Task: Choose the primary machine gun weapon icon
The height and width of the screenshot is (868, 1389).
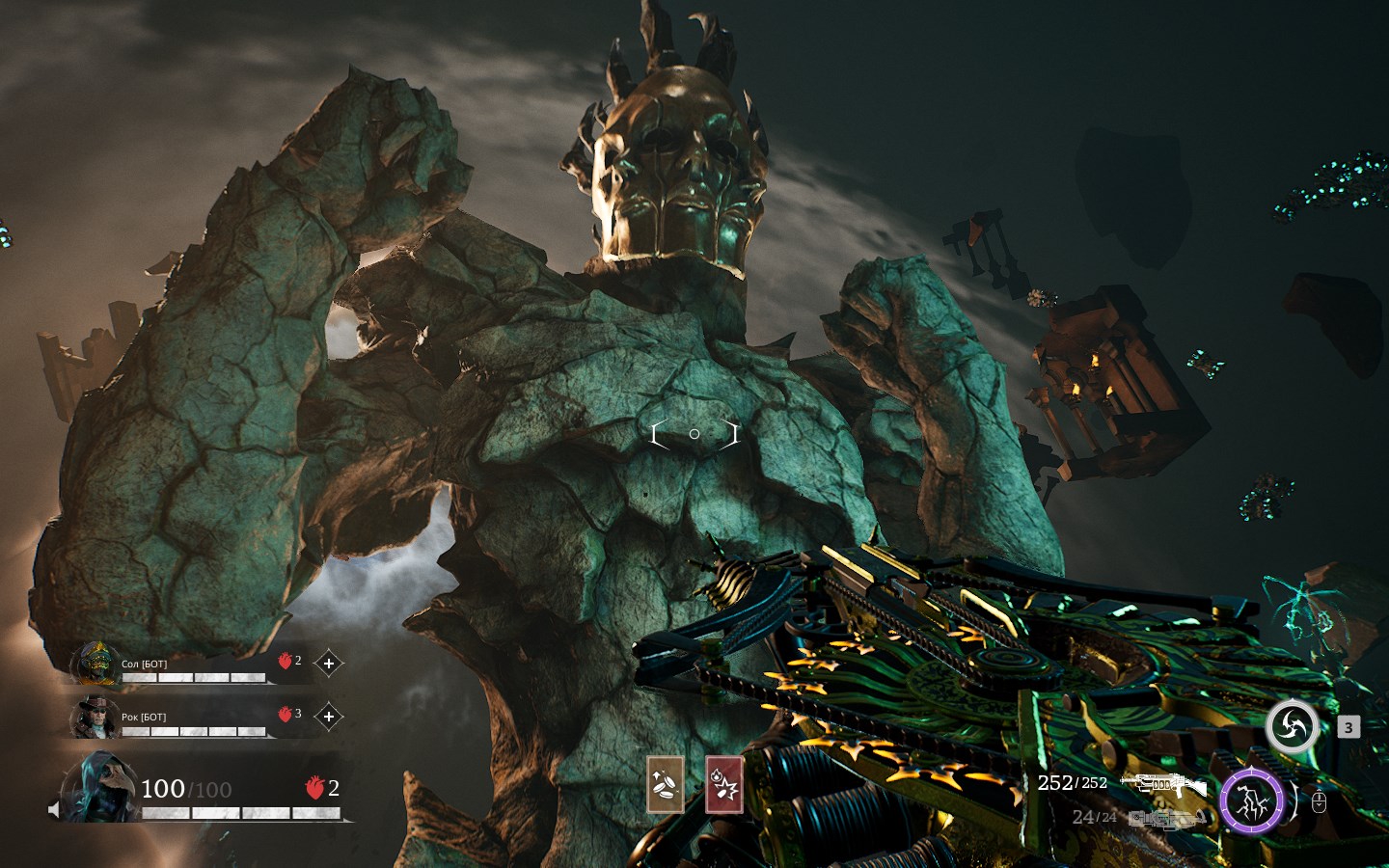Action: (x=1164, y=784)
